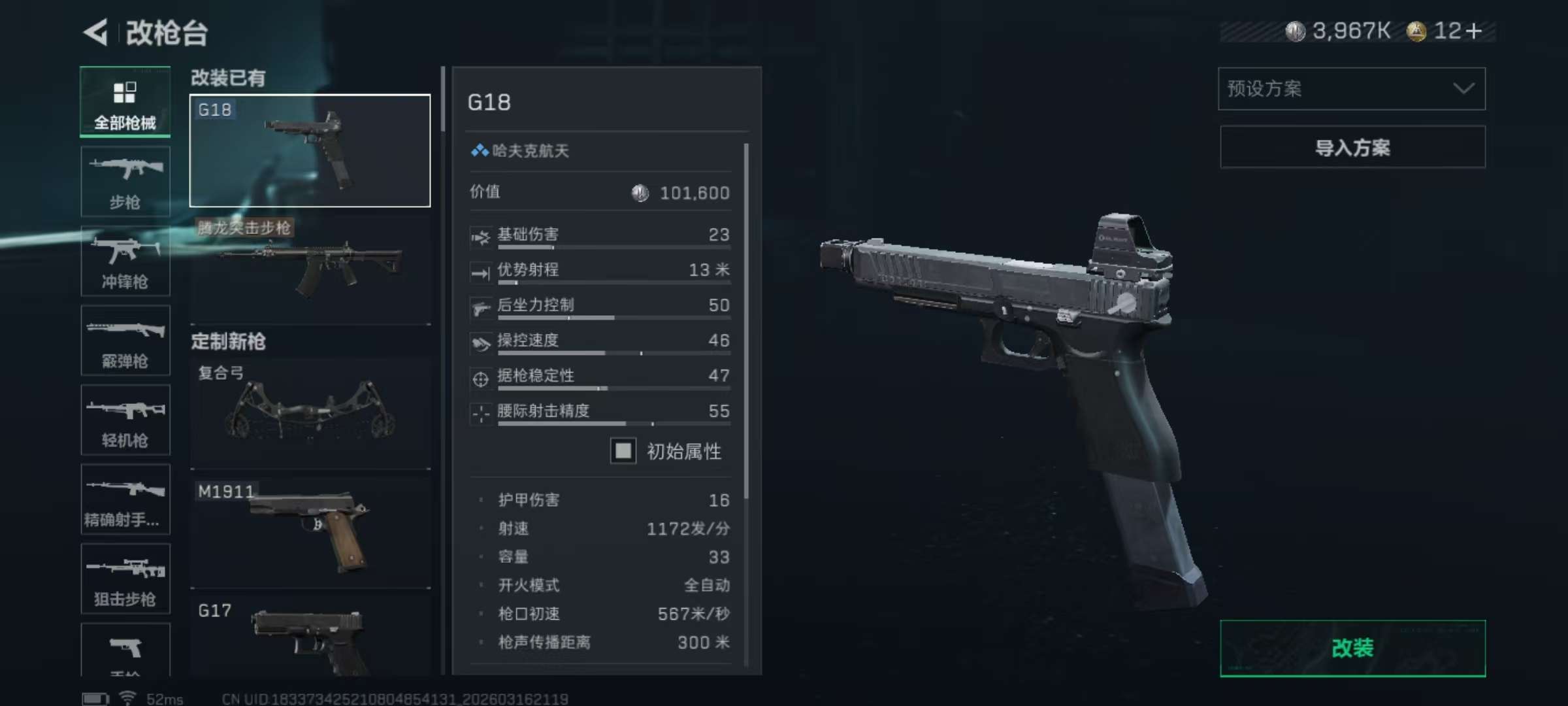Image resolution: width=1568 pixels, height=706 pixels.
Task: Toggle the 初始属性 checkbox
Action: [622, 452]
